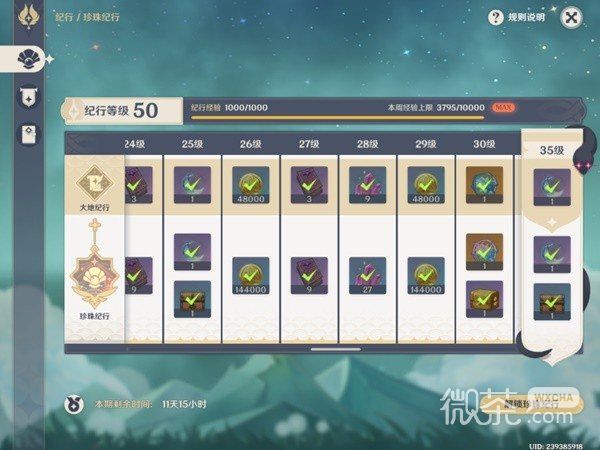The width and height of the screenshot is (600, 450).
Task: Select the level 25 pearl treasure chest reward
Action: click(x=192, y=300)
